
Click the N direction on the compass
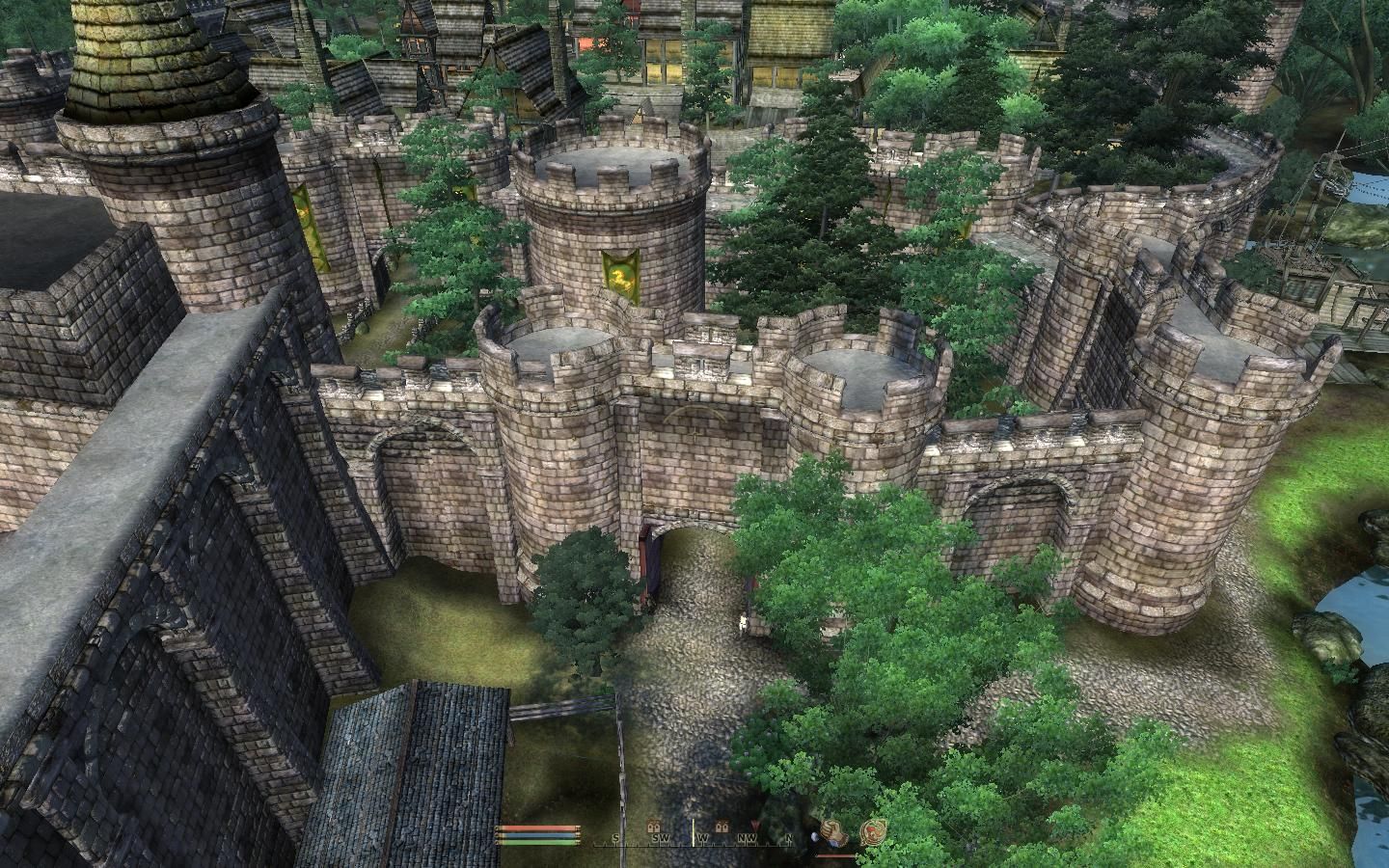click(x=789, y=837)
